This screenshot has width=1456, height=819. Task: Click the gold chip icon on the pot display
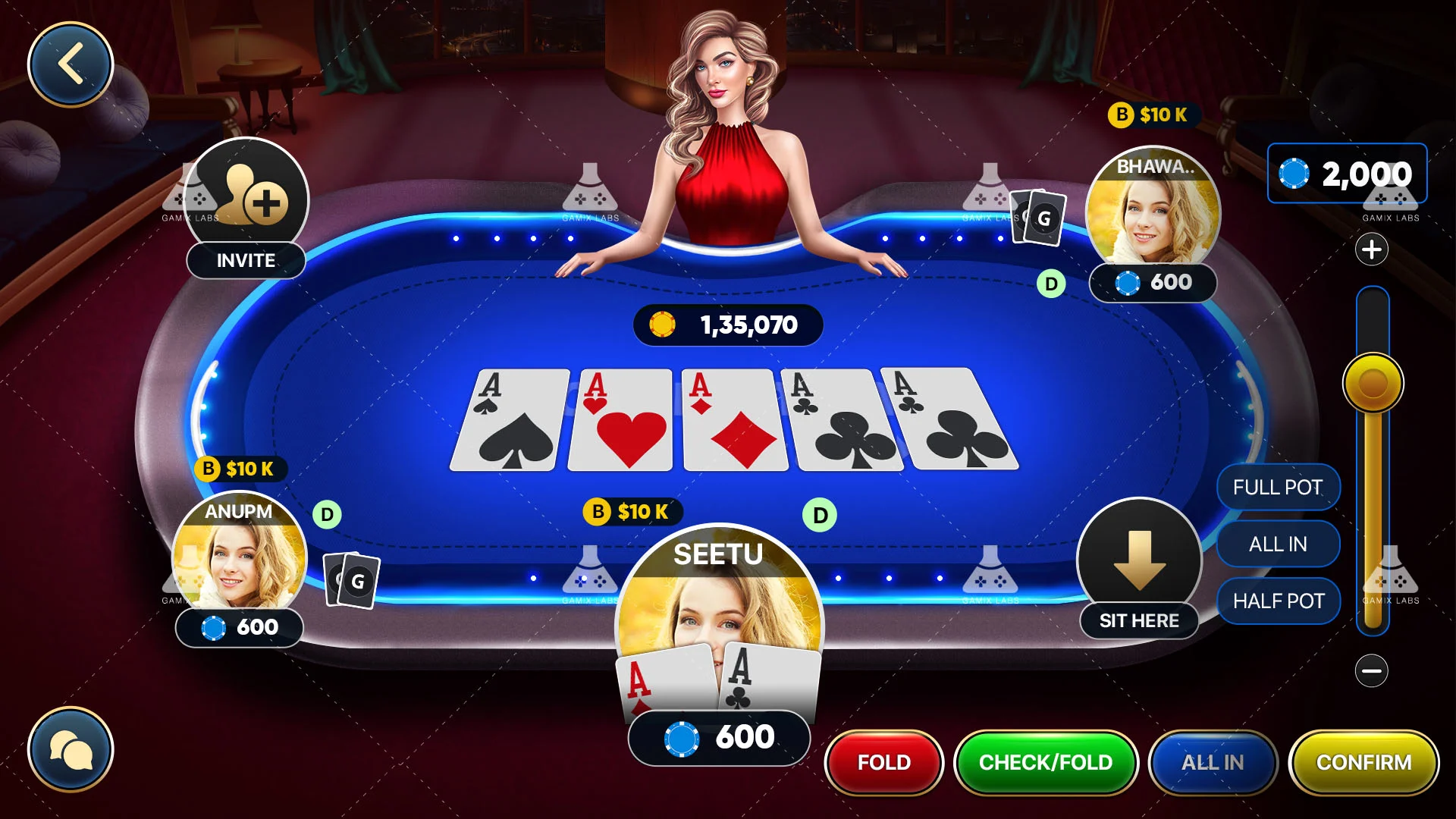(x=664, y=325)
